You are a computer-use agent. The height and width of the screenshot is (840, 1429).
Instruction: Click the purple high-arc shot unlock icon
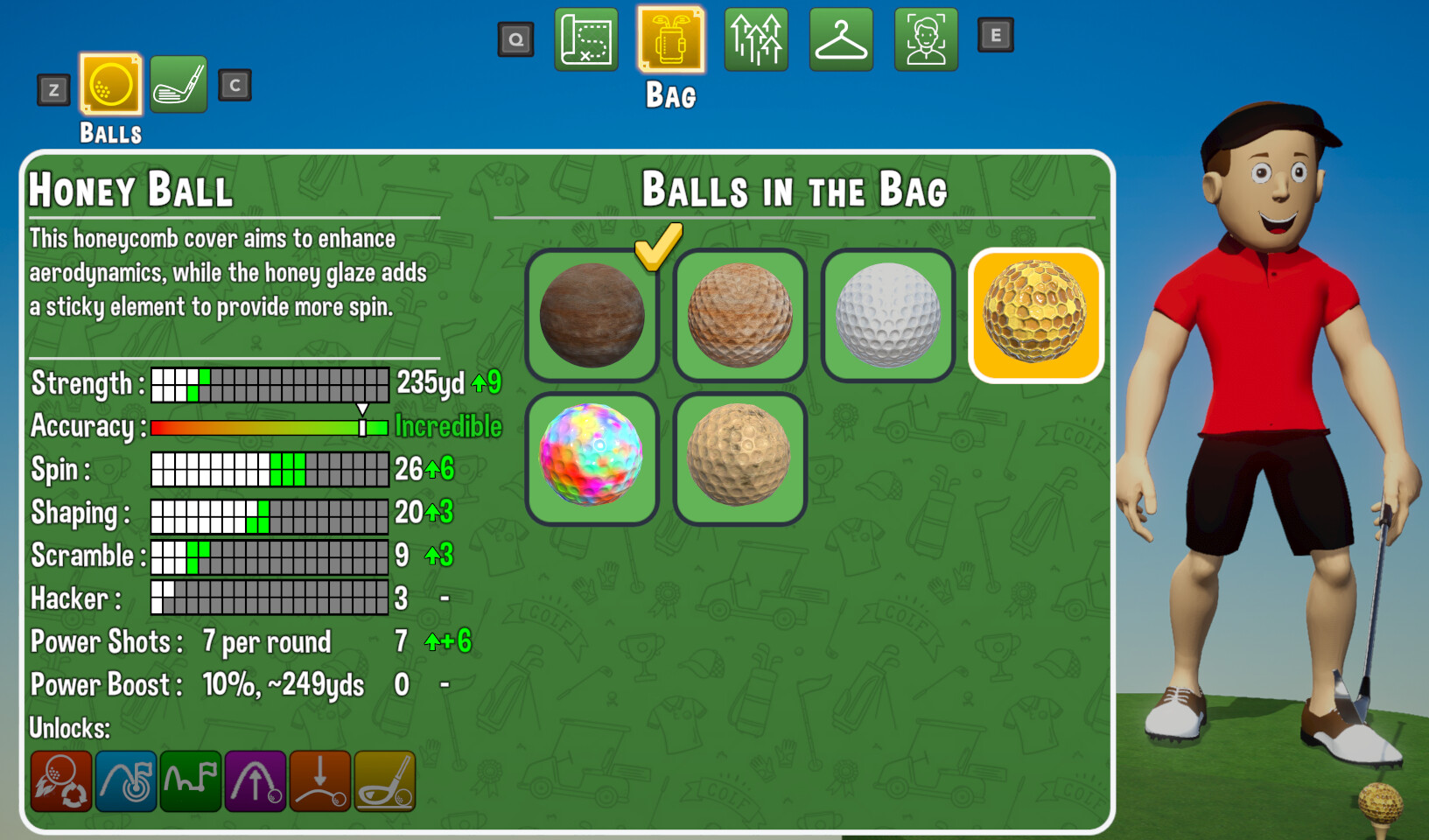tap(256, 781)
